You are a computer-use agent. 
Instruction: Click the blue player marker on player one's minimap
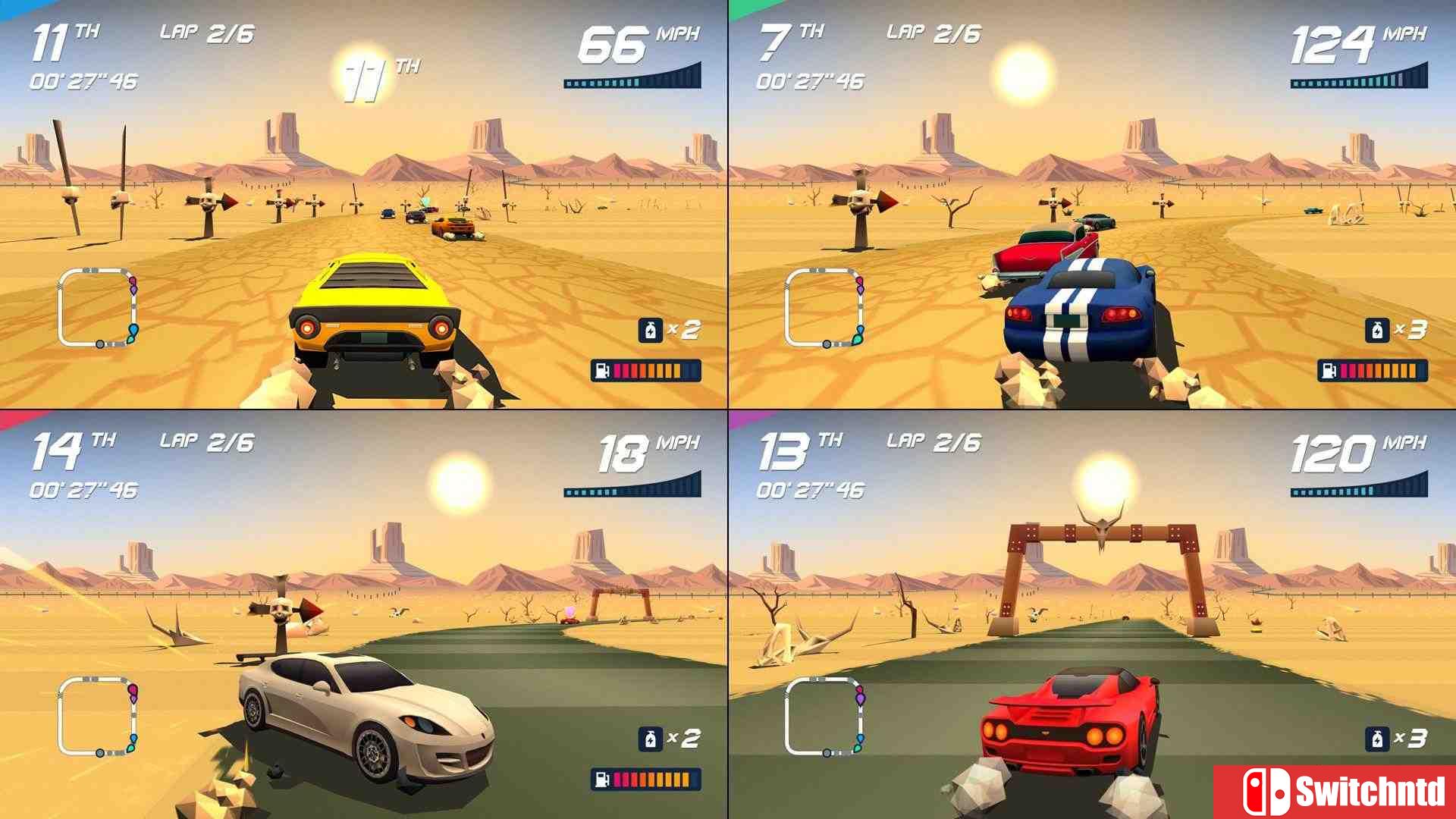[133, 328]
